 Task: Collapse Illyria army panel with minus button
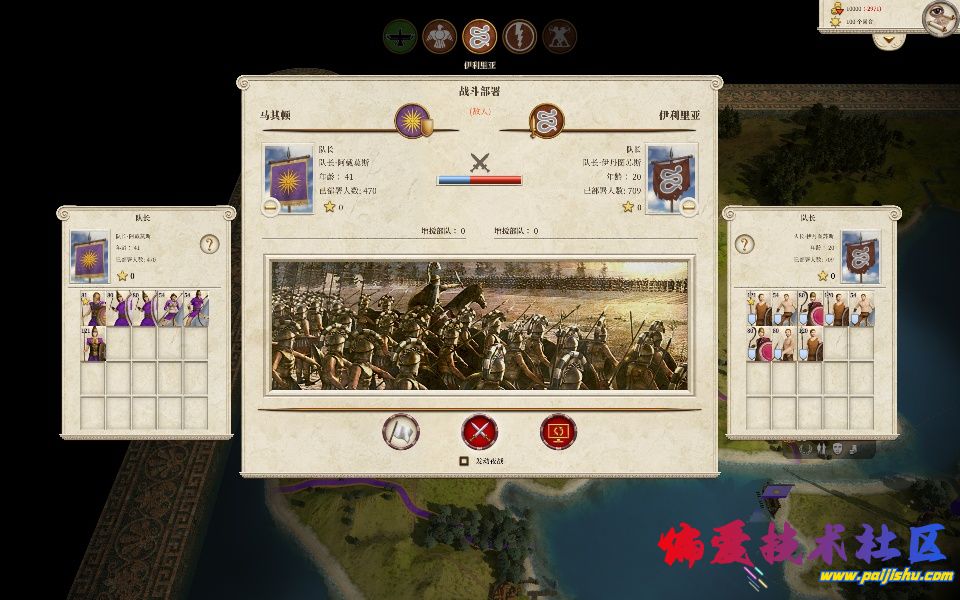pos(689,207)
